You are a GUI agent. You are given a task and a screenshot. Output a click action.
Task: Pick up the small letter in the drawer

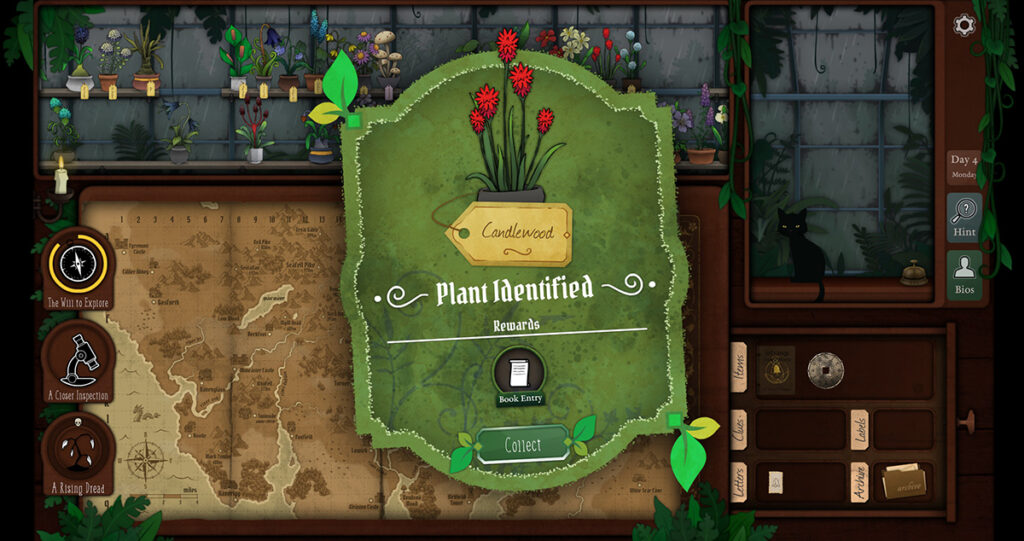pos(775,482)
